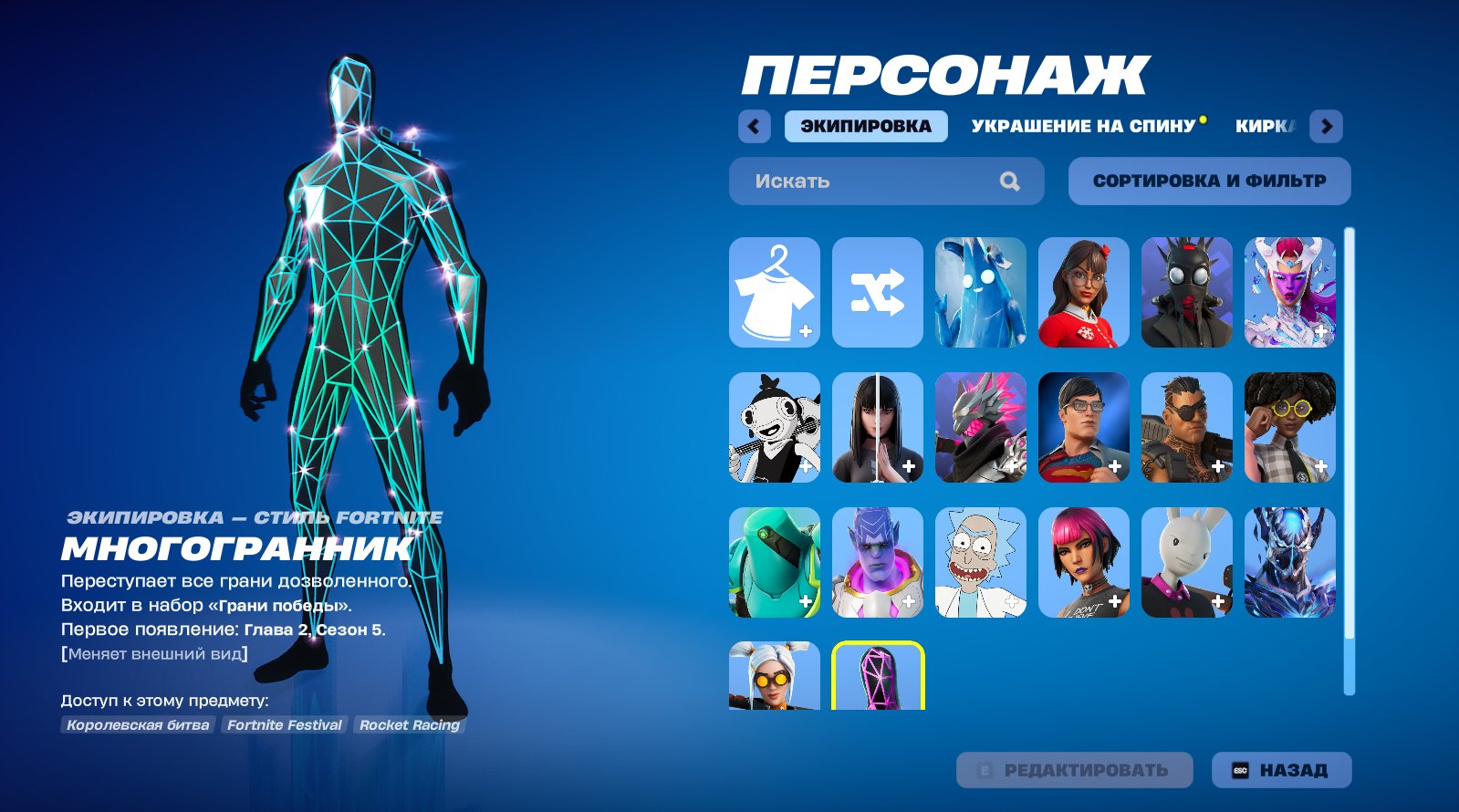Click the gamepad button icon on РЕДАКТИРОВАТЬ
The width and height of the screenshot is (1459, 812).
pyautogui.click(x=985, y=769)
